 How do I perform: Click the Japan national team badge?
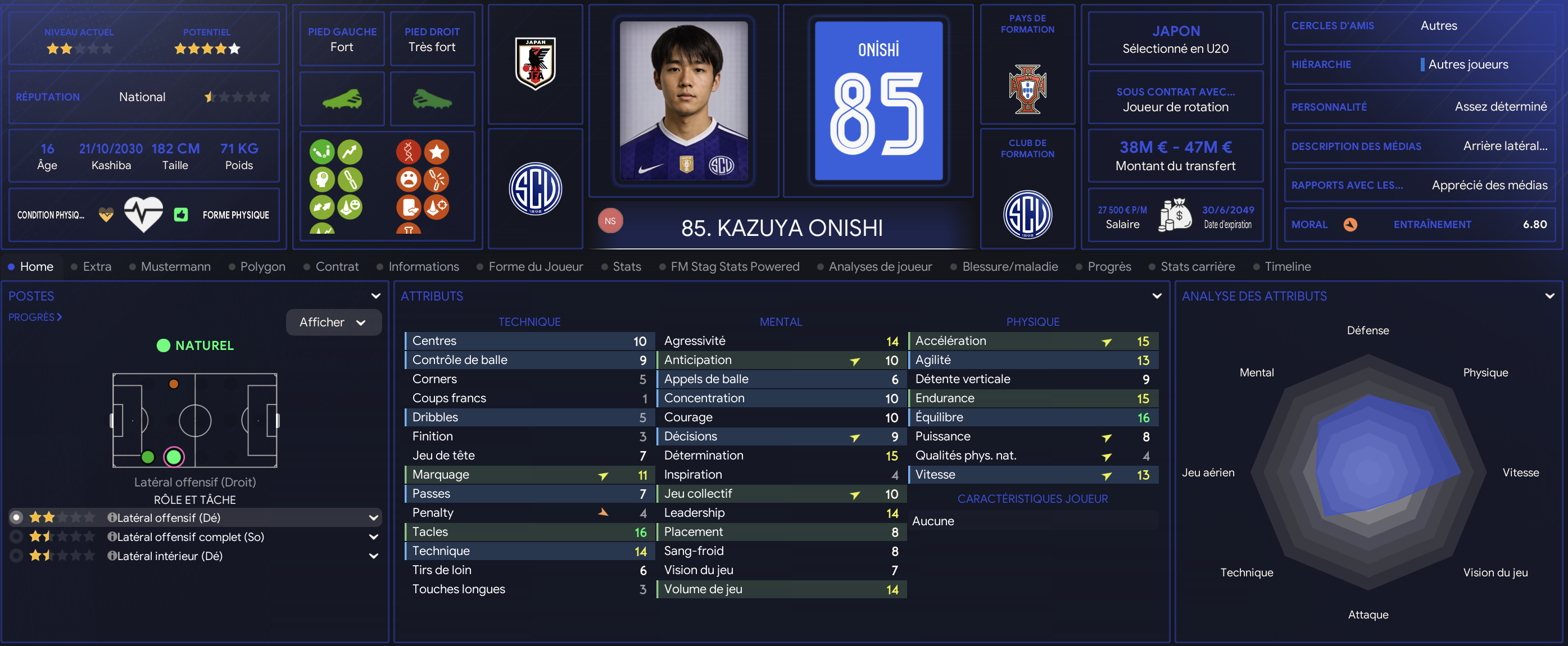coord(535,64)
